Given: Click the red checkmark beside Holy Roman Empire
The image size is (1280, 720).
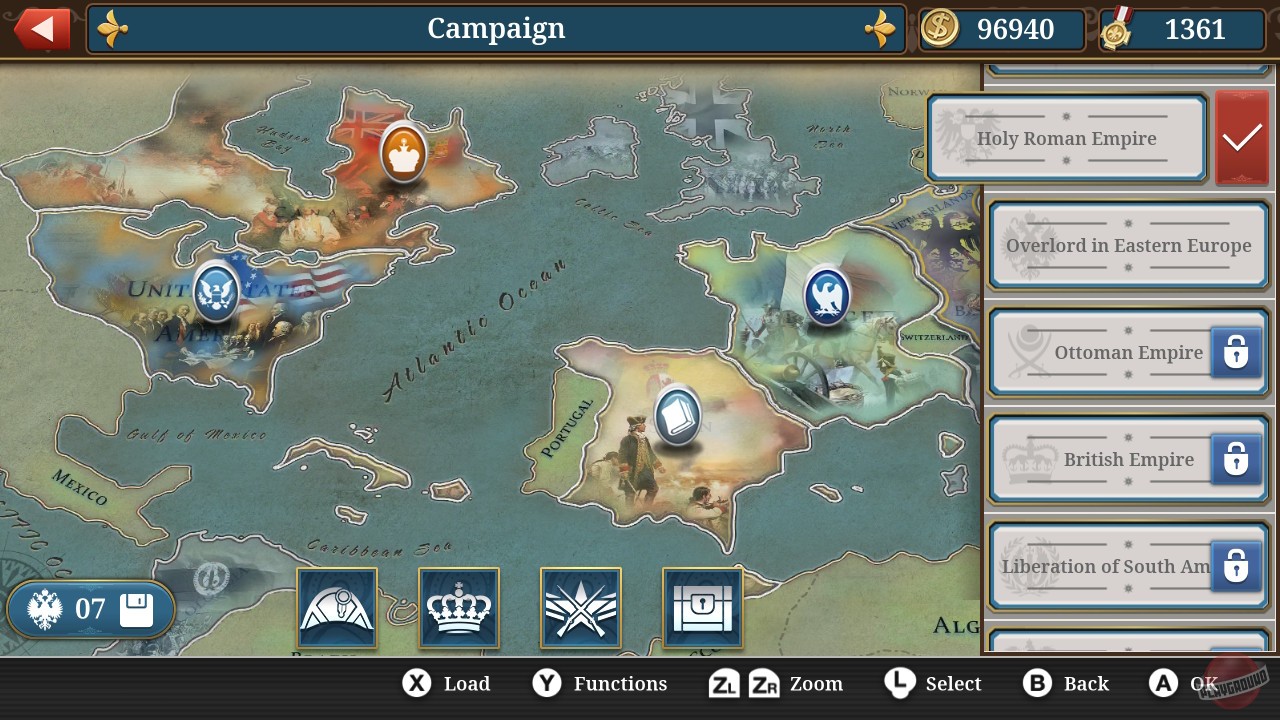Looking at the screenshot, I should (1242, 137).
